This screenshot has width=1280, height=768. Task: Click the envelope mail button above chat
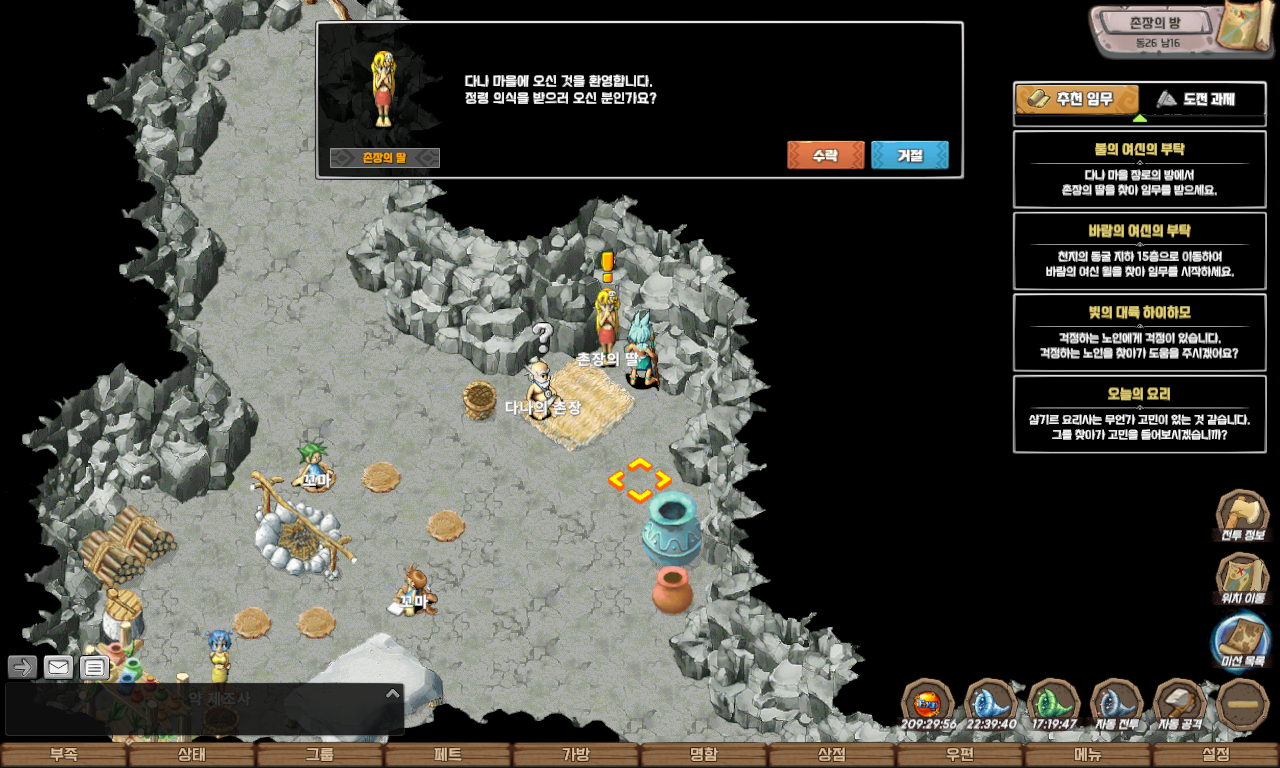[58, 667]
